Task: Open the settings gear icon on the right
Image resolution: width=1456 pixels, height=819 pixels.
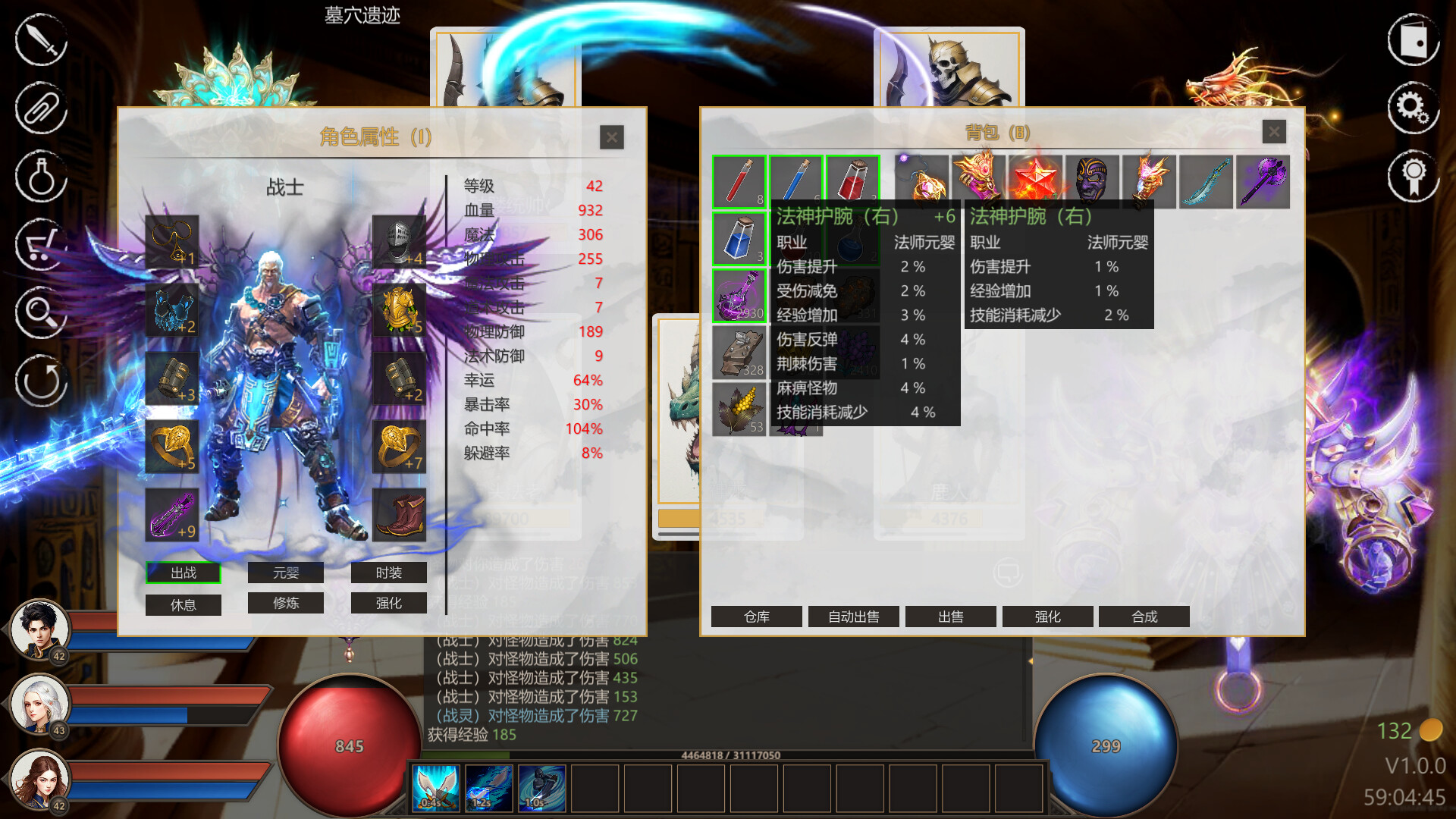Action: (1412, 108)
